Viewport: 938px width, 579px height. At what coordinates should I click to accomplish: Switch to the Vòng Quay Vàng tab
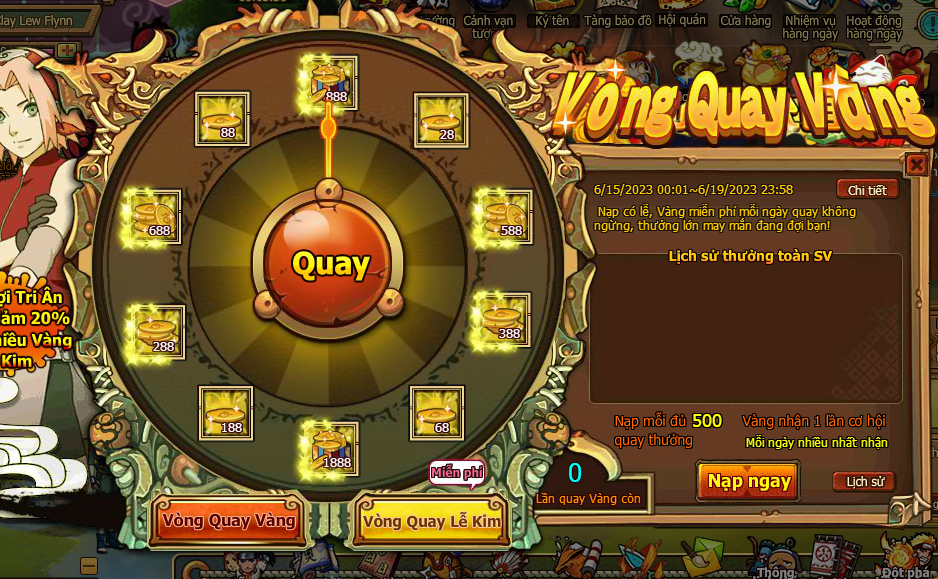coord(229,521)
